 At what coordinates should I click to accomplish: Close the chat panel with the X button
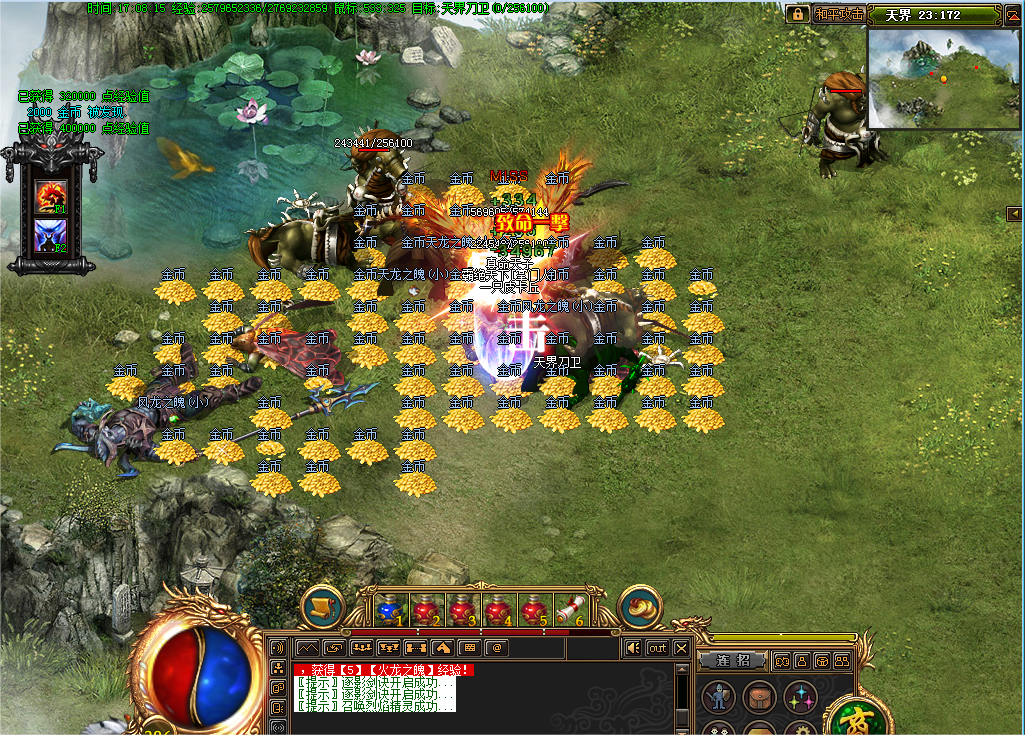point(681,648)
